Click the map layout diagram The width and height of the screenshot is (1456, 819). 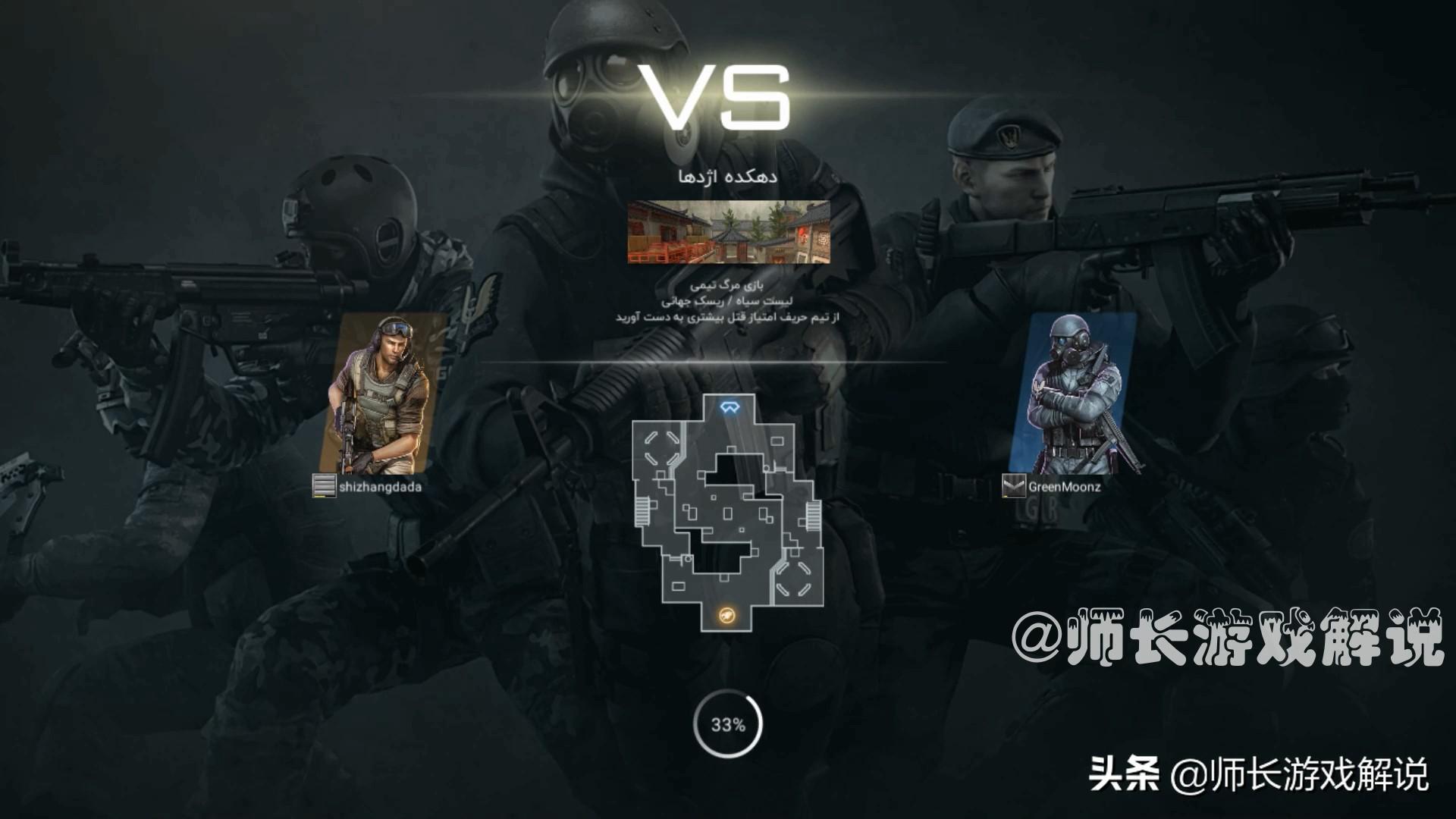pyautogui.click(x=728, y=514)
